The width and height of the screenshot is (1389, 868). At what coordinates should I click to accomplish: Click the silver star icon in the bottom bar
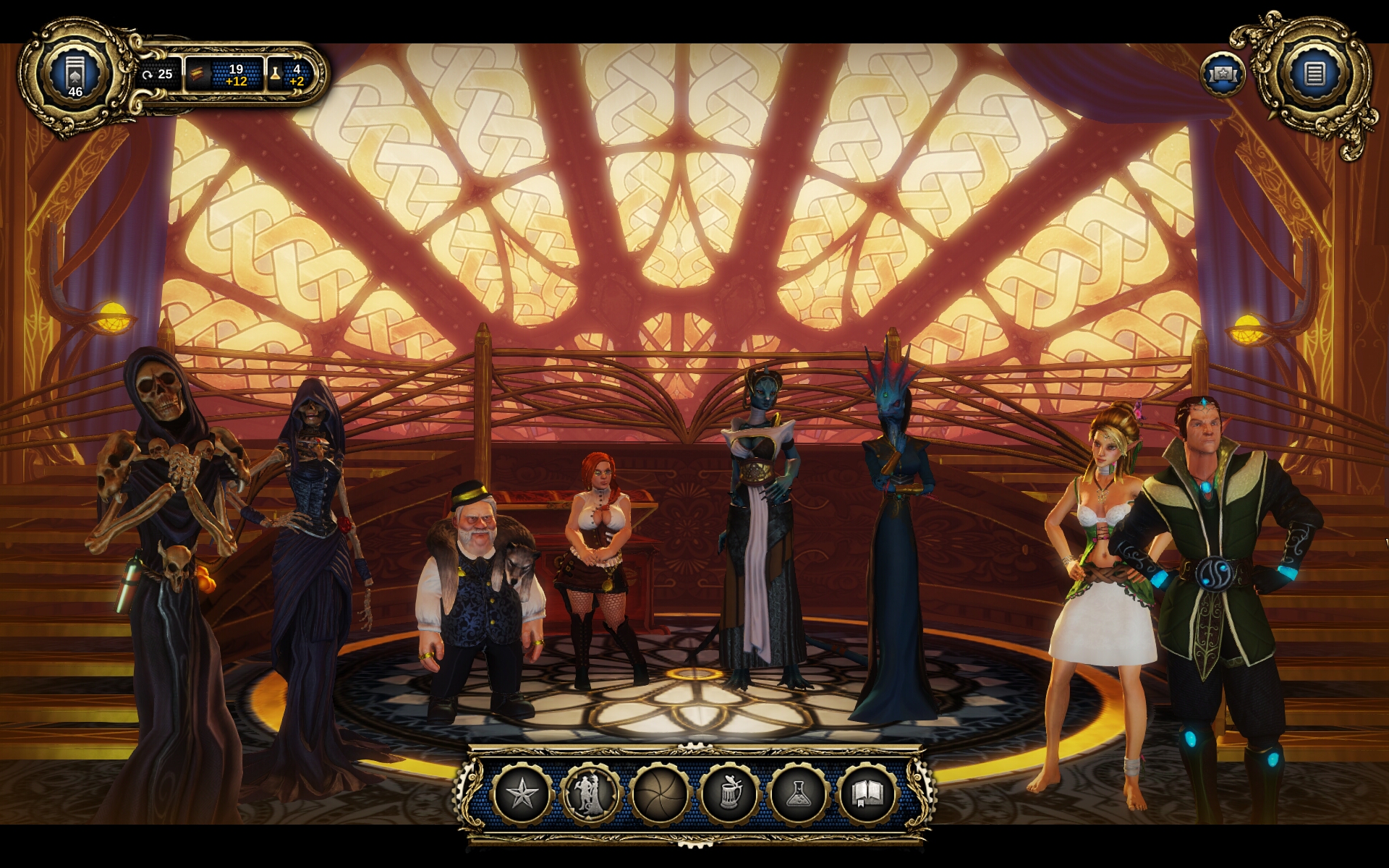(522, 794)
